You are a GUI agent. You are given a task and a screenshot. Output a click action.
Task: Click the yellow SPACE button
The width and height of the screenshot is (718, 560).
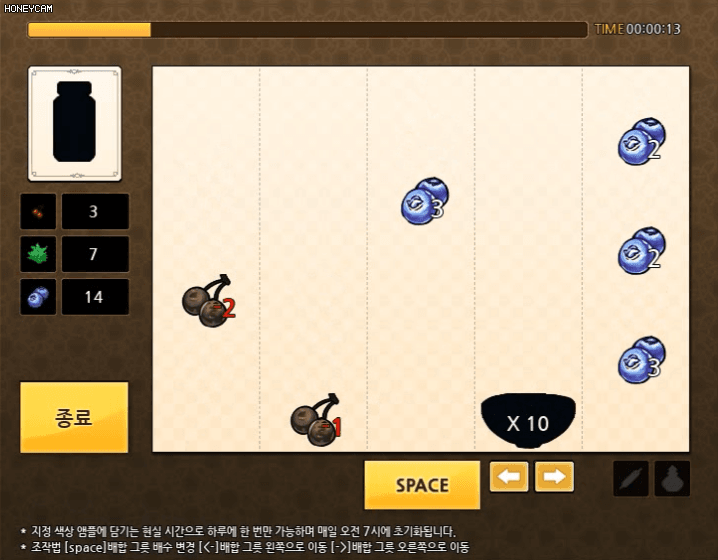422,485
